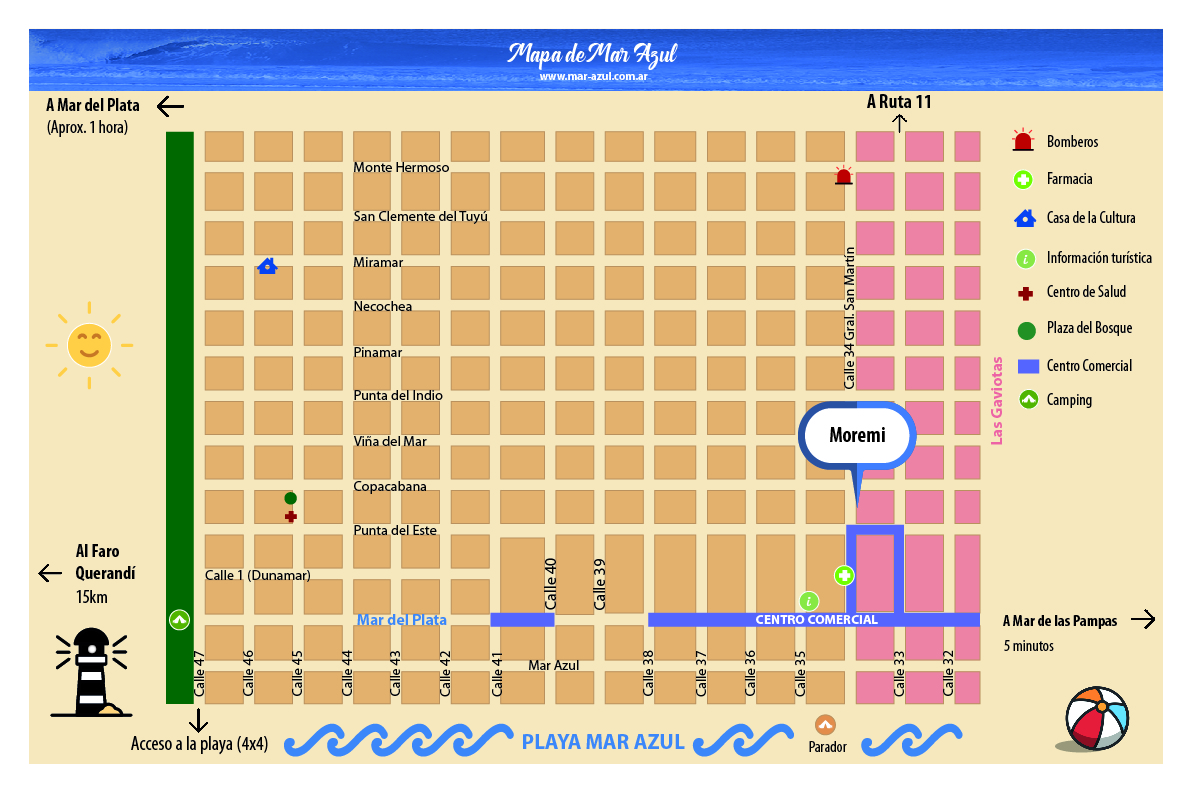Select the blue house marker on the street grid
This screenshot has height=793, width=1192.
[267, 266]
